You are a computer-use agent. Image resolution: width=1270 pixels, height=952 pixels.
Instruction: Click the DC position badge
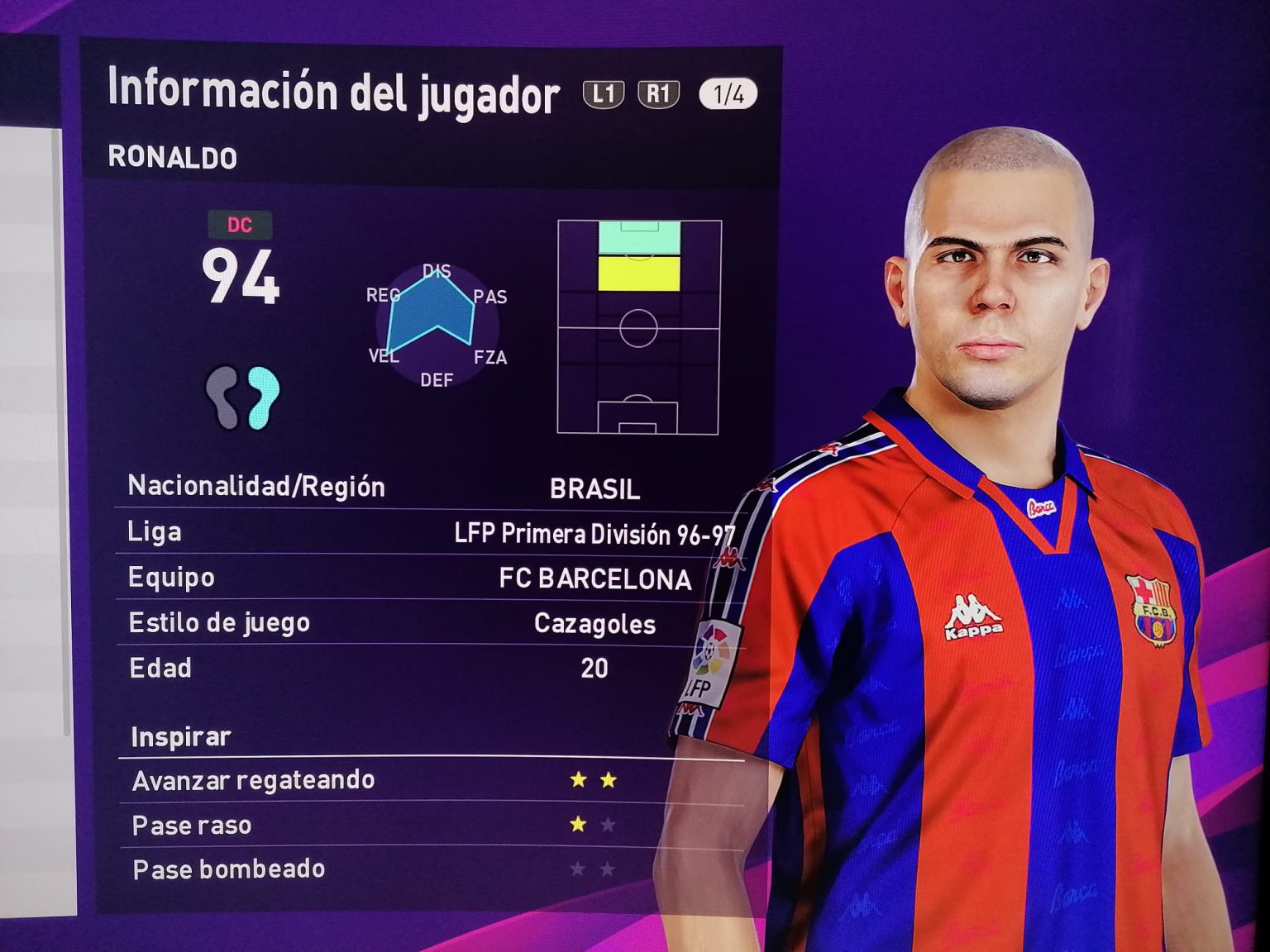pos(239,225)
